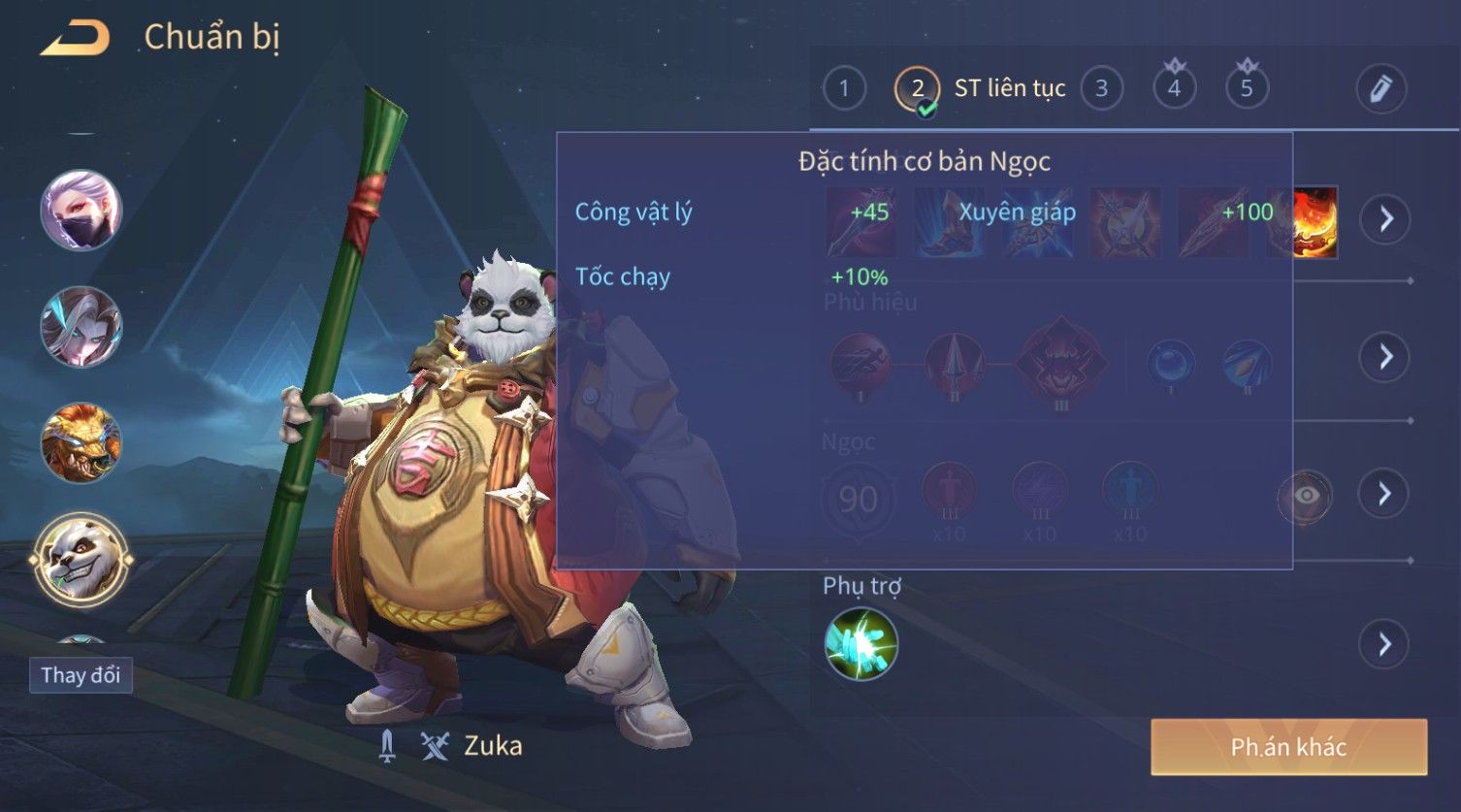1461x812 pixels.
Task: Toggle the gem stats eye icon
Action: [1306, 496]
